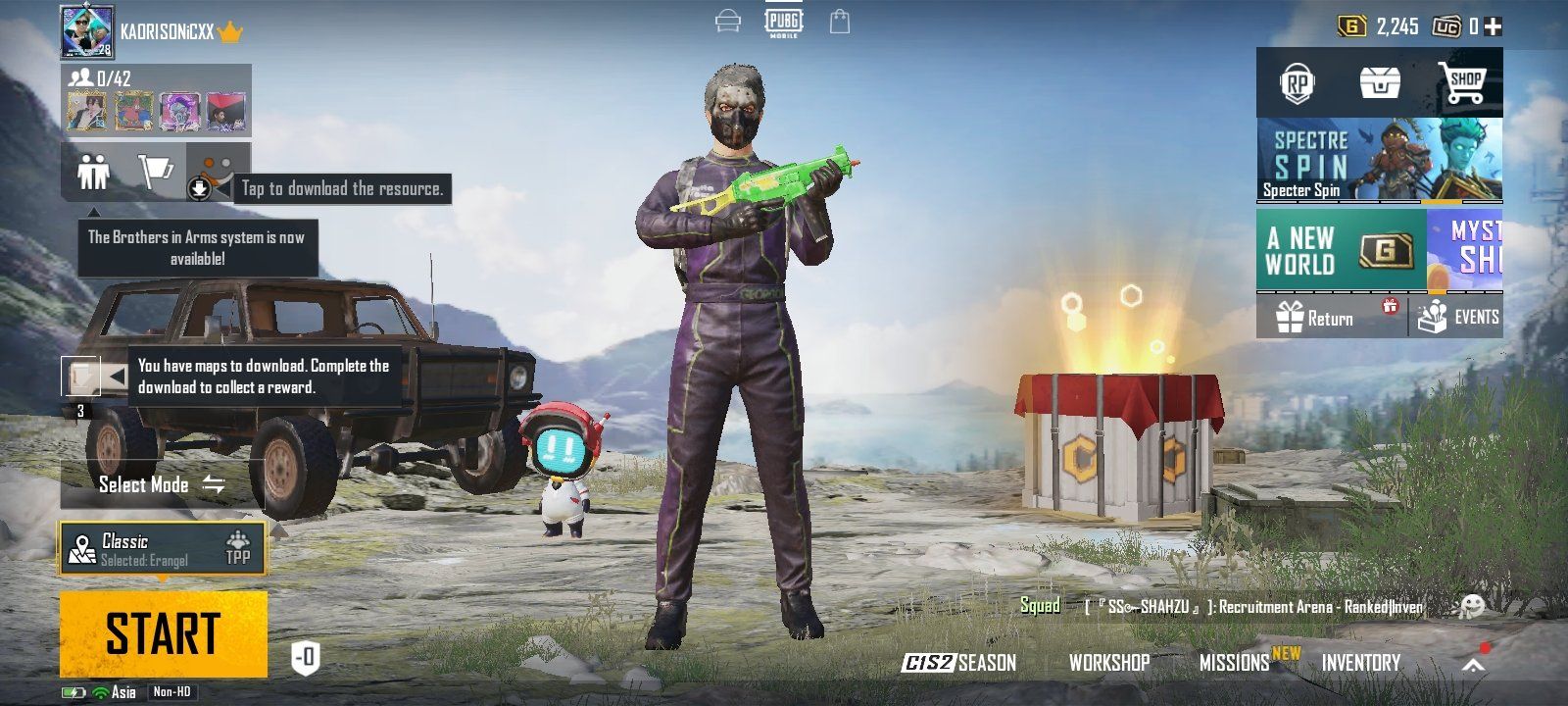Open the Season menu
This screenshot has width=1568, height=706.
click(x=959, y=663)
